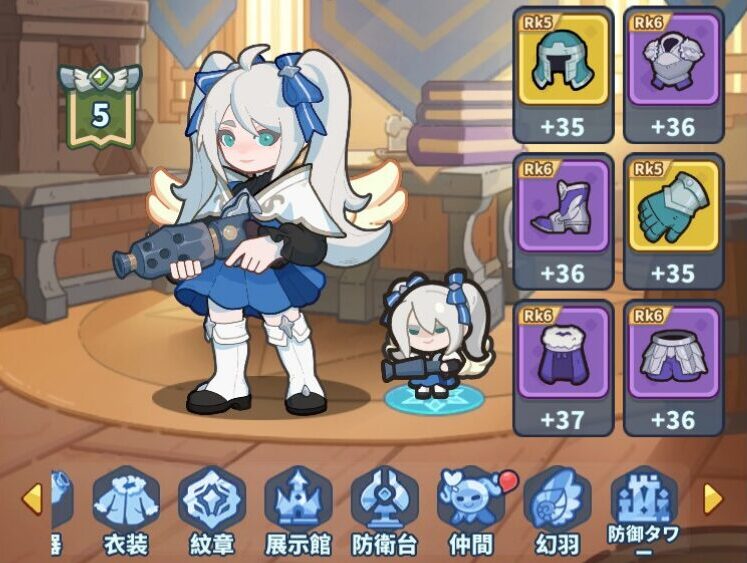Click the left arrow on menu bar
The height and width of the screenshot is (563, 747).
pos(32,497)
